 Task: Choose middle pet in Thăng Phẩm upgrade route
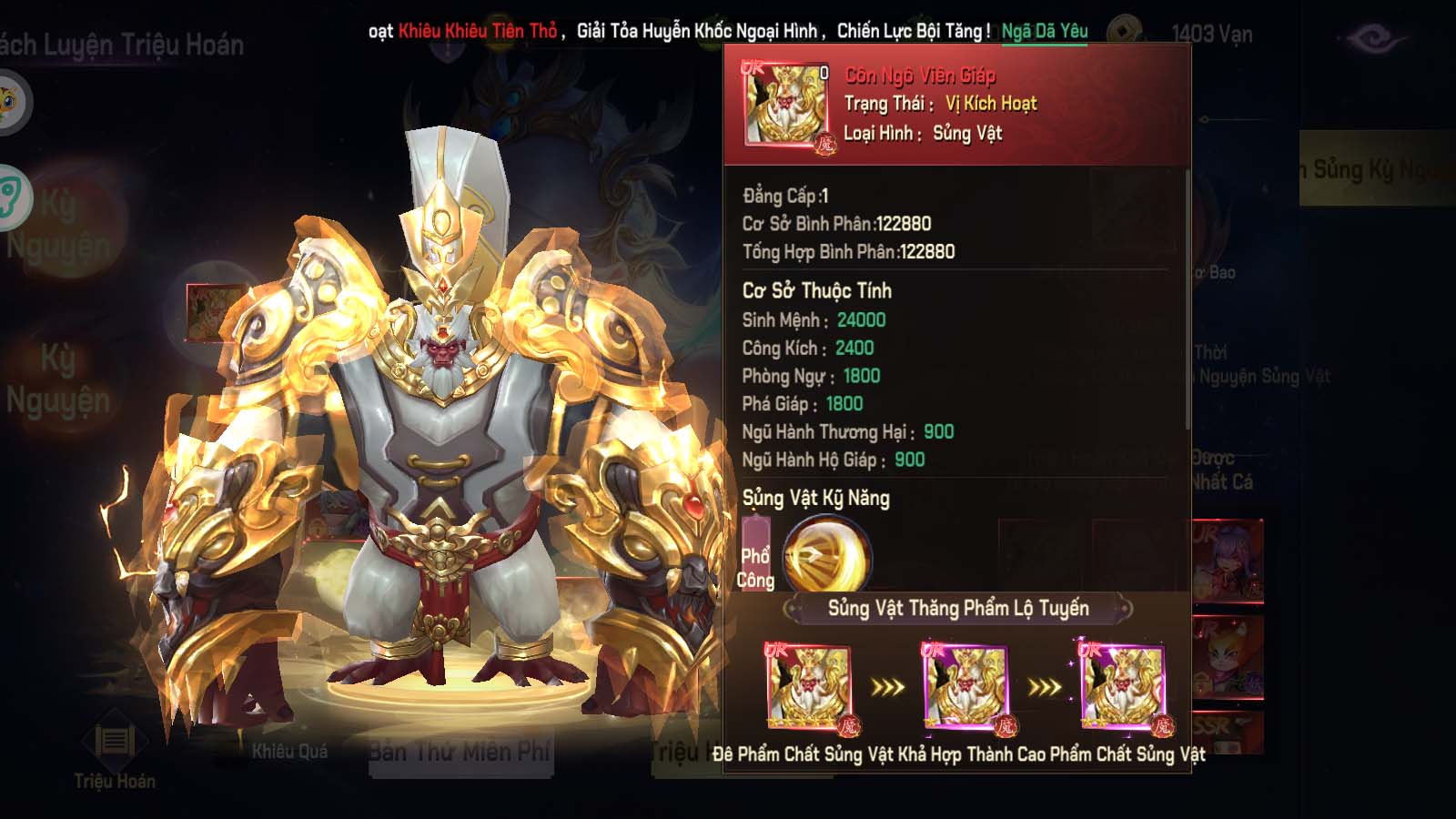coord(966,687)
